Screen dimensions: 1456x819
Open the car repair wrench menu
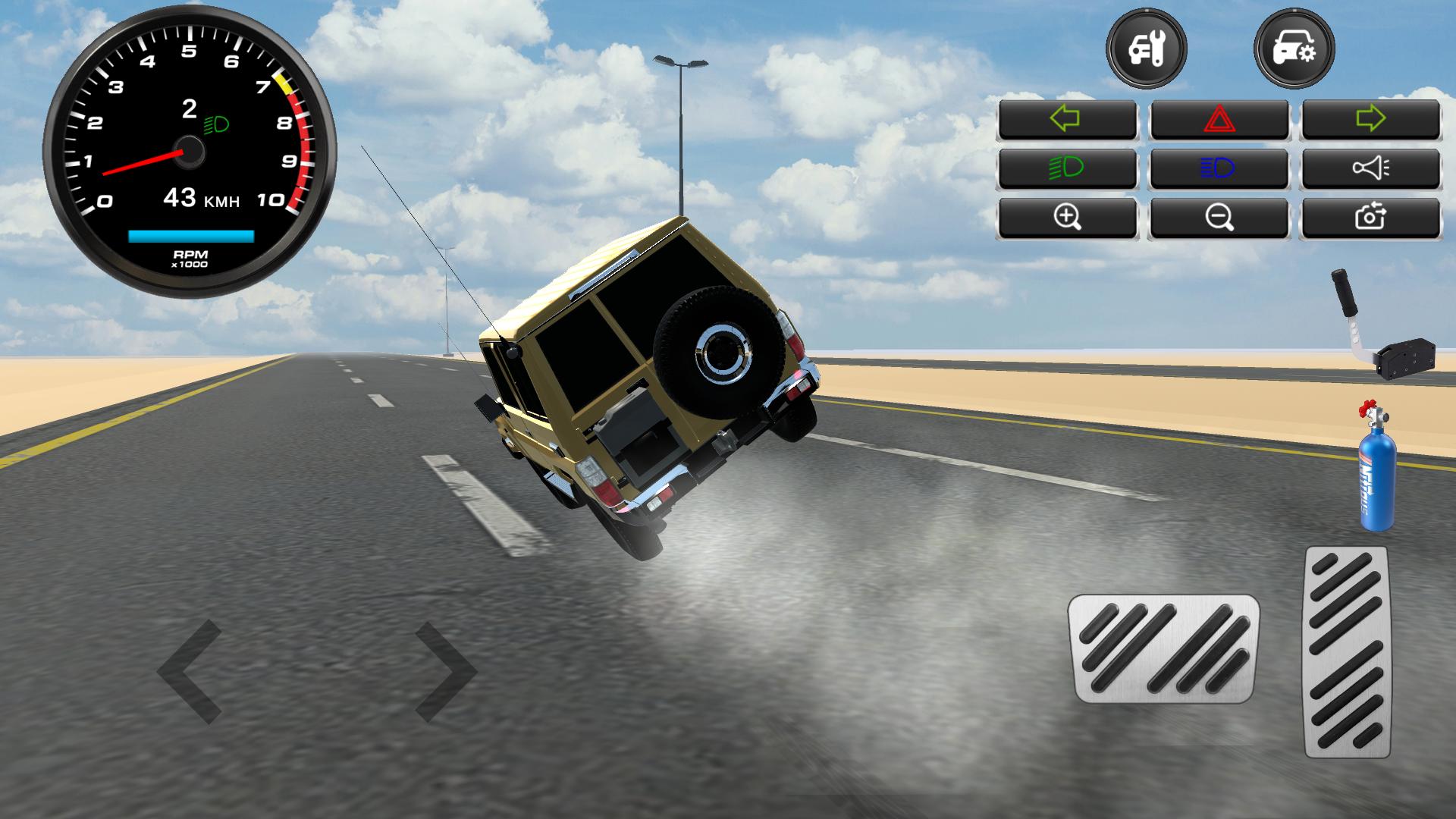point(1146,50)
